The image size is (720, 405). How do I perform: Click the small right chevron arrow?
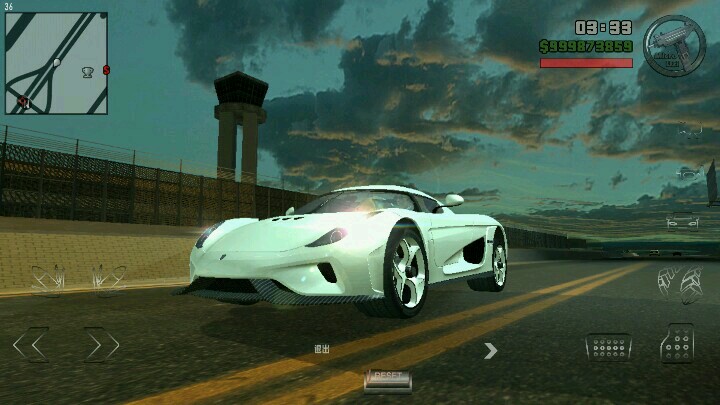coord(490,350)
